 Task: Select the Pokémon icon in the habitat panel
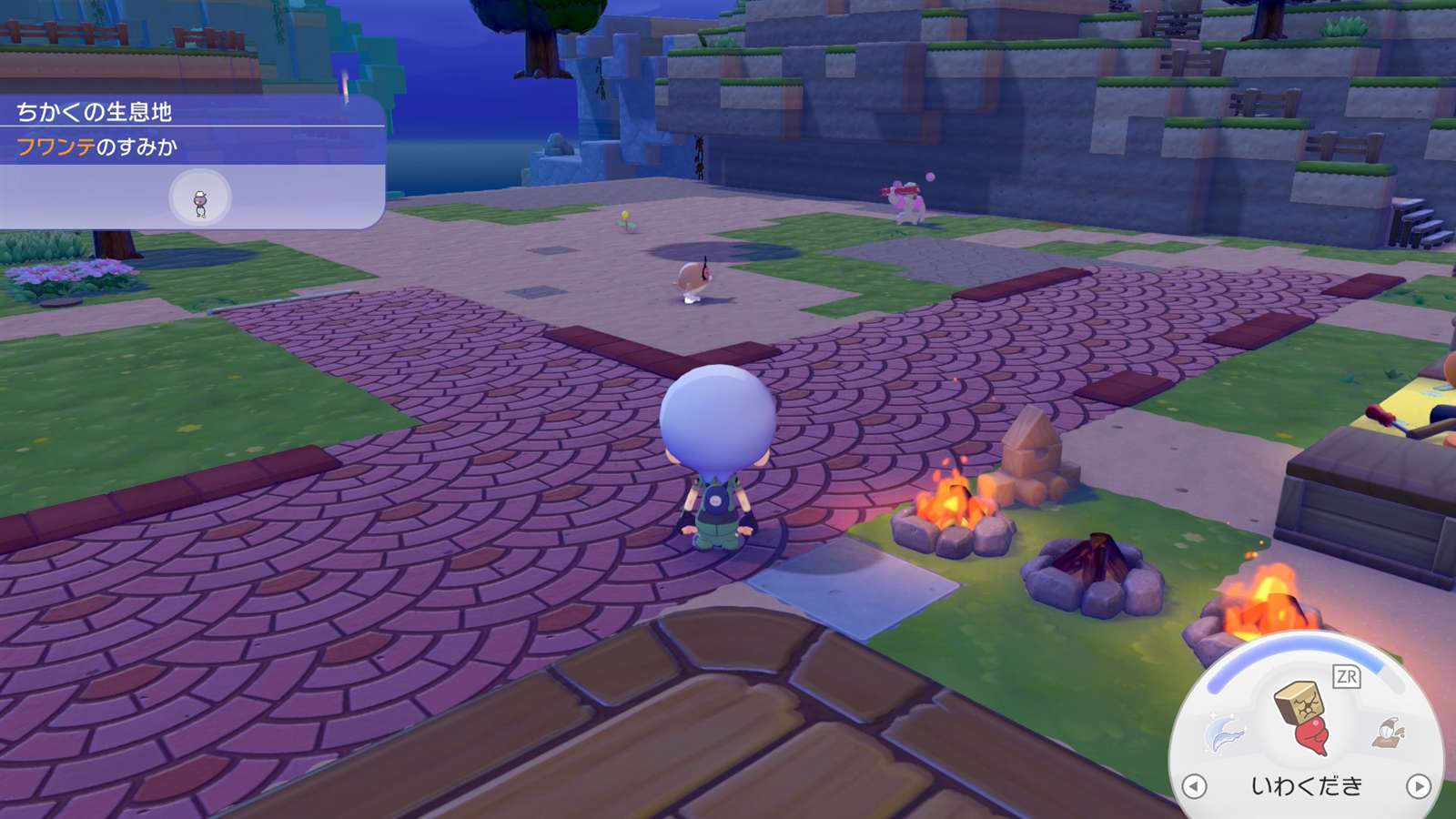(x=200, y=199)
